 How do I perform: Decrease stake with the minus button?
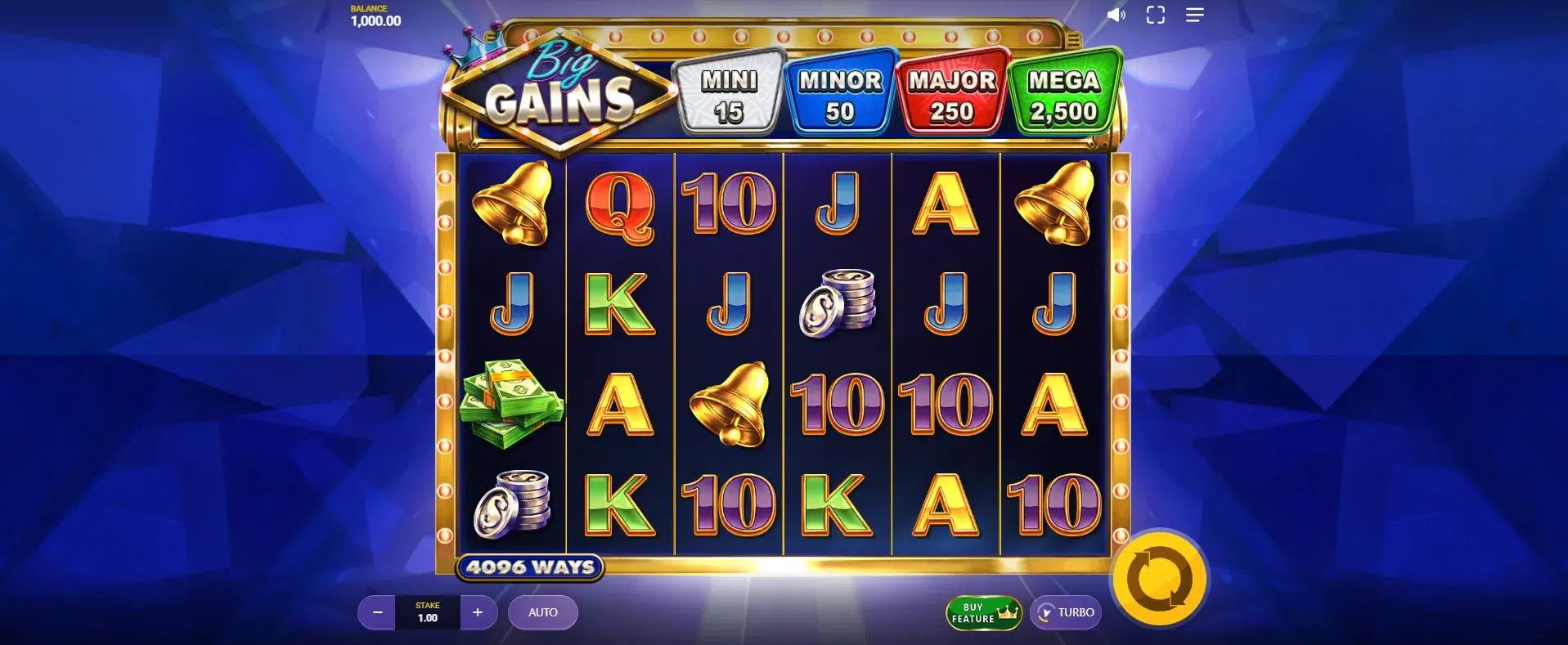tap(377, 612)
